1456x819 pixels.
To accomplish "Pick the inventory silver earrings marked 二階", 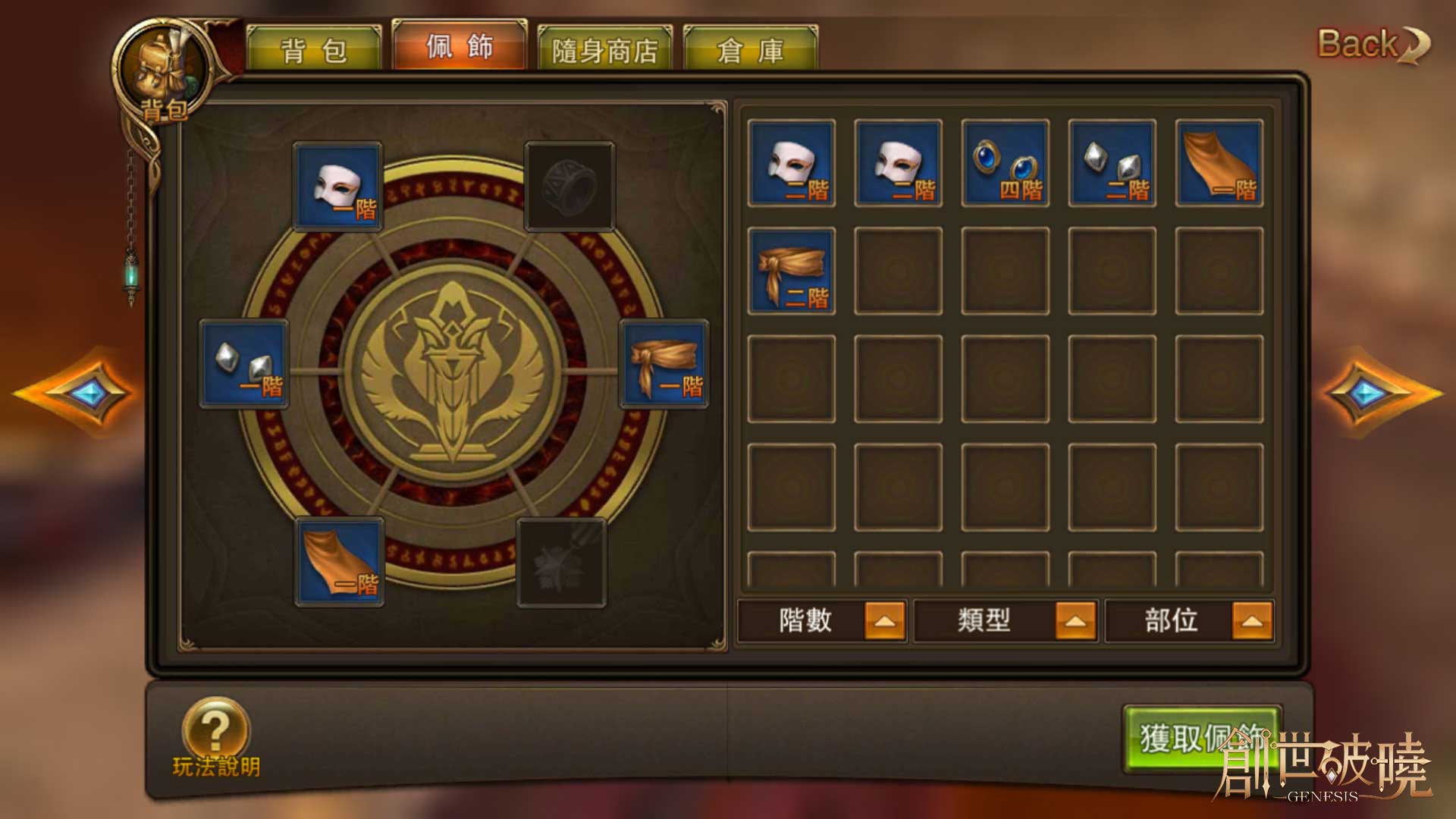I will tap(1112, 162).
